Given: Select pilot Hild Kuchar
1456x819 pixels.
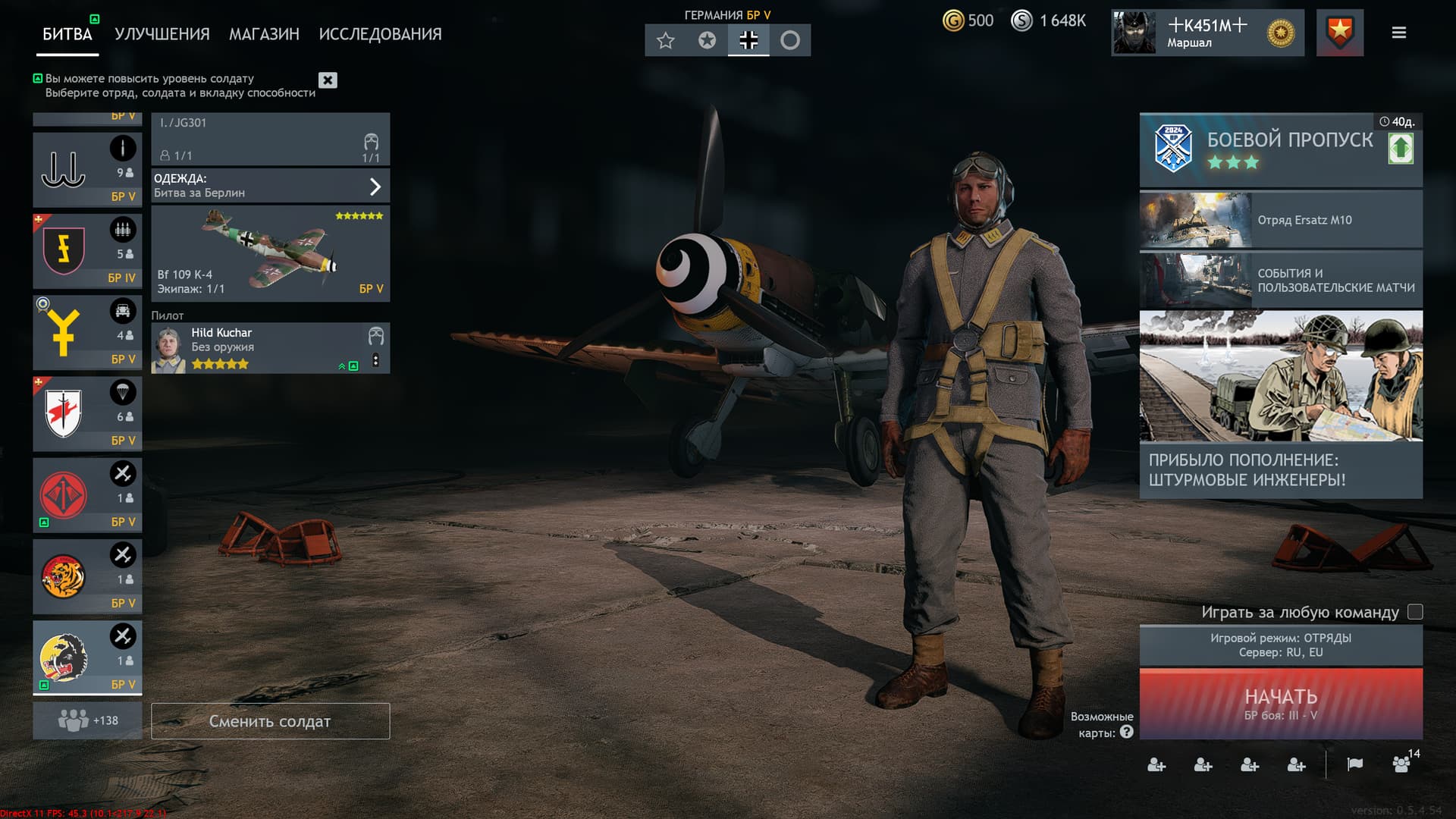Looking at the screenshot, I should pyautogui.click(x=258, y=348).
